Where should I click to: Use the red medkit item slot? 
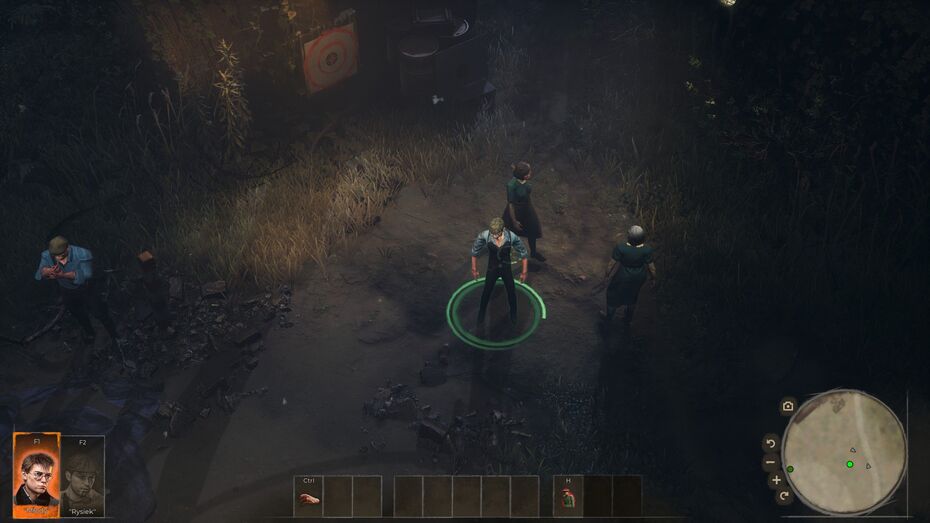click(x=568, y=497)
